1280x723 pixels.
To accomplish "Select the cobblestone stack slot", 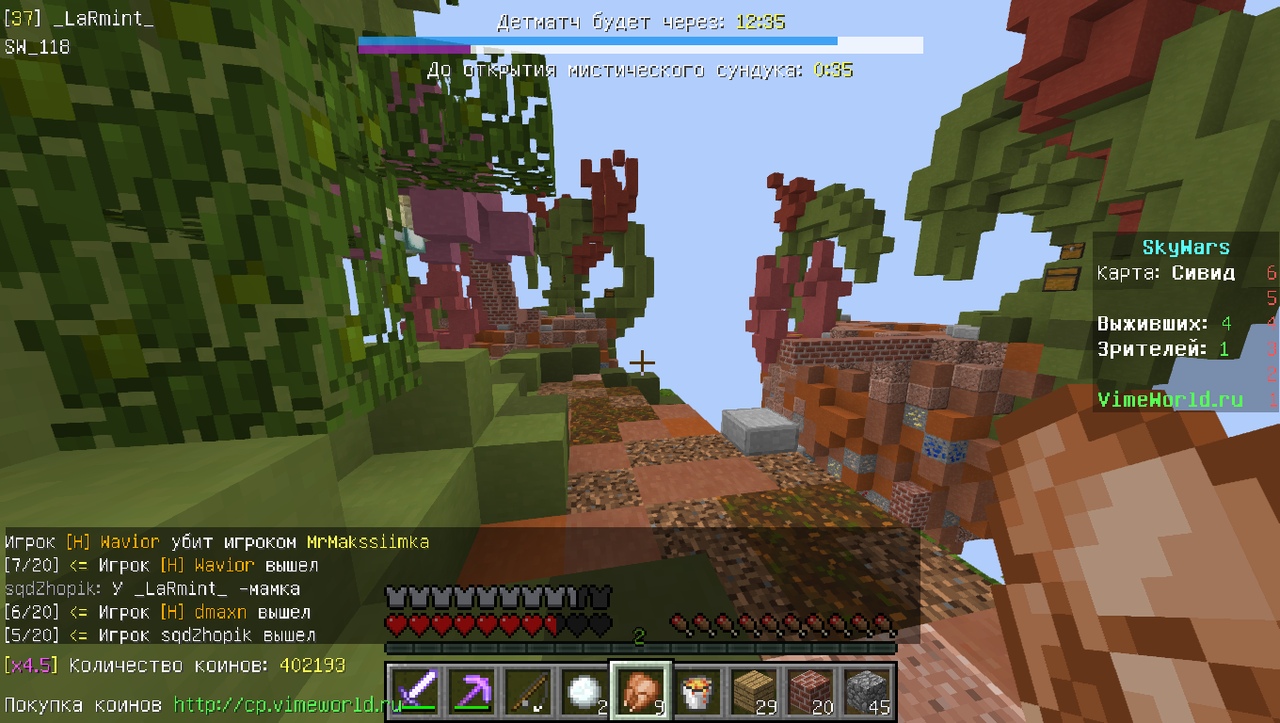I will click(869, 690).
